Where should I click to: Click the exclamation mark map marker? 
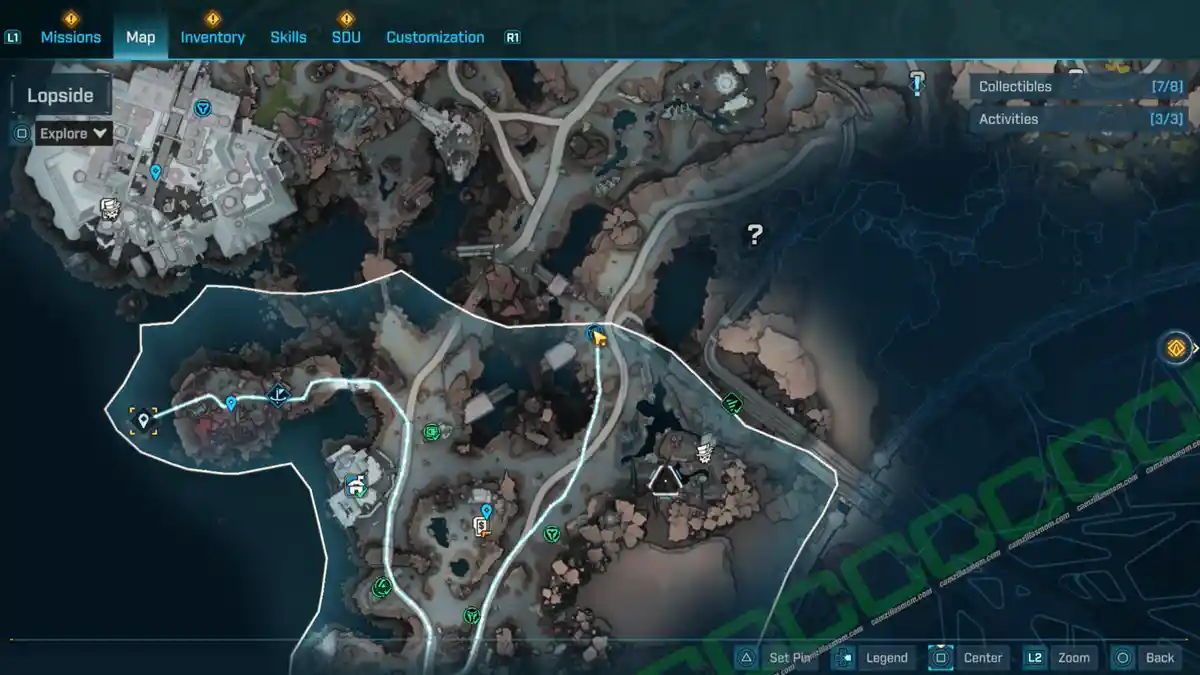pyautogui.click(x=917, y=83)
